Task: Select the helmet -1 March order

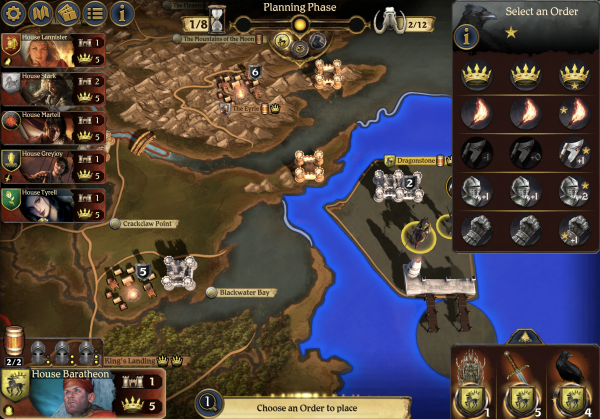Action: point(474,151)
